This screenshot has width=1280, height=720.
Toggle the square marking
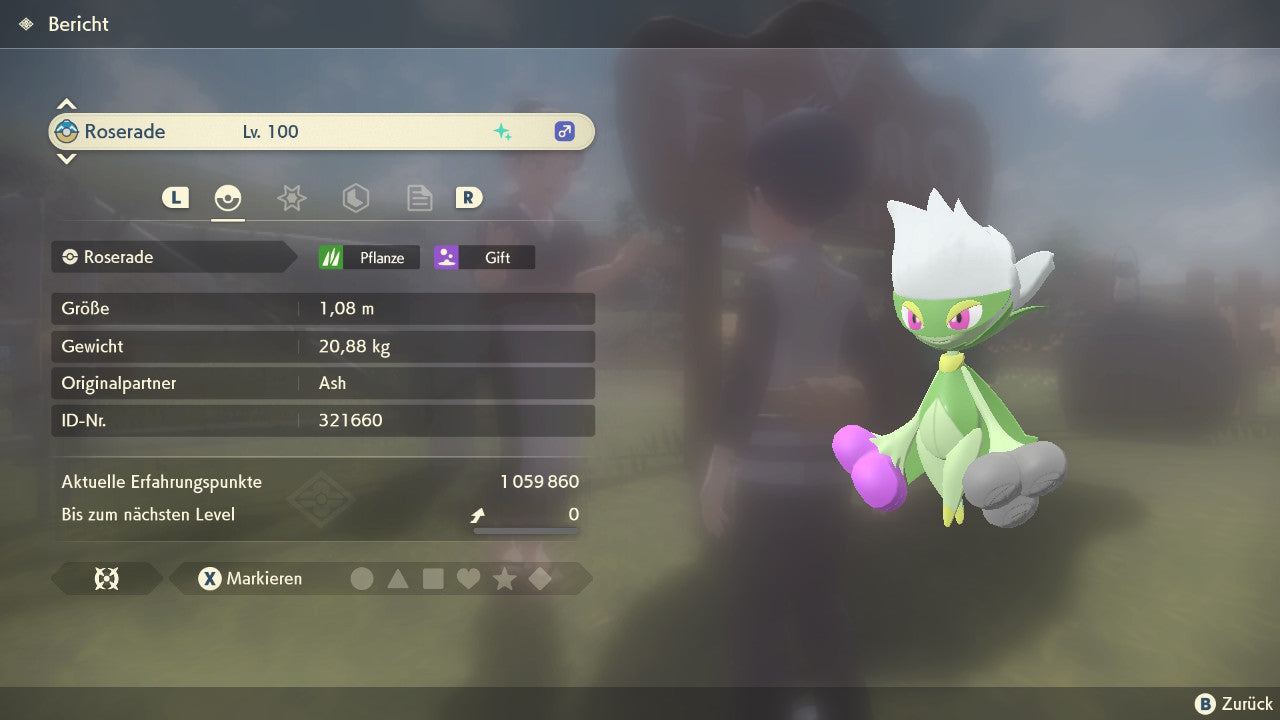(x=433, y=578)
